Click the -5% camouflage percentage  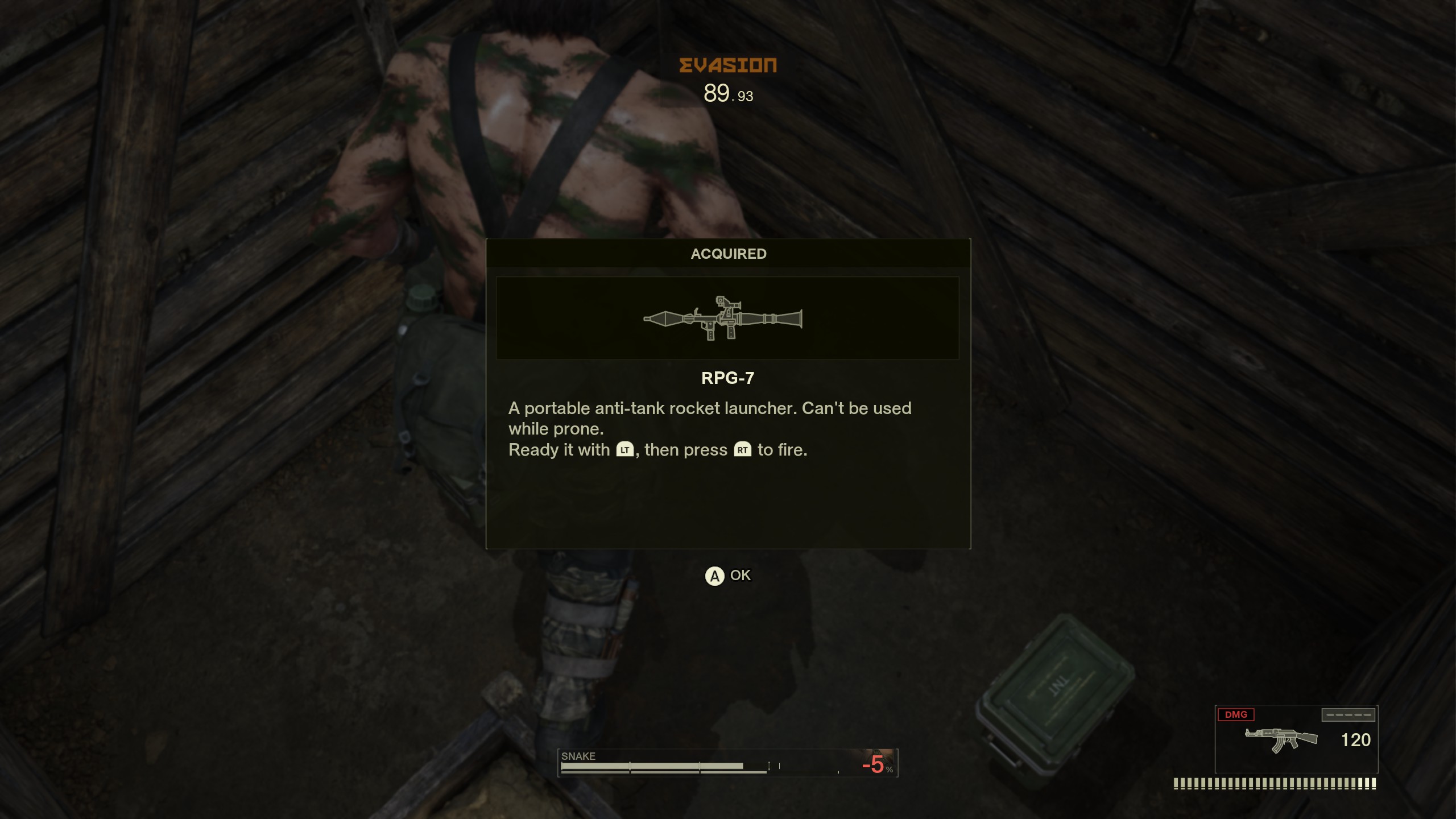tap(874, 765)
